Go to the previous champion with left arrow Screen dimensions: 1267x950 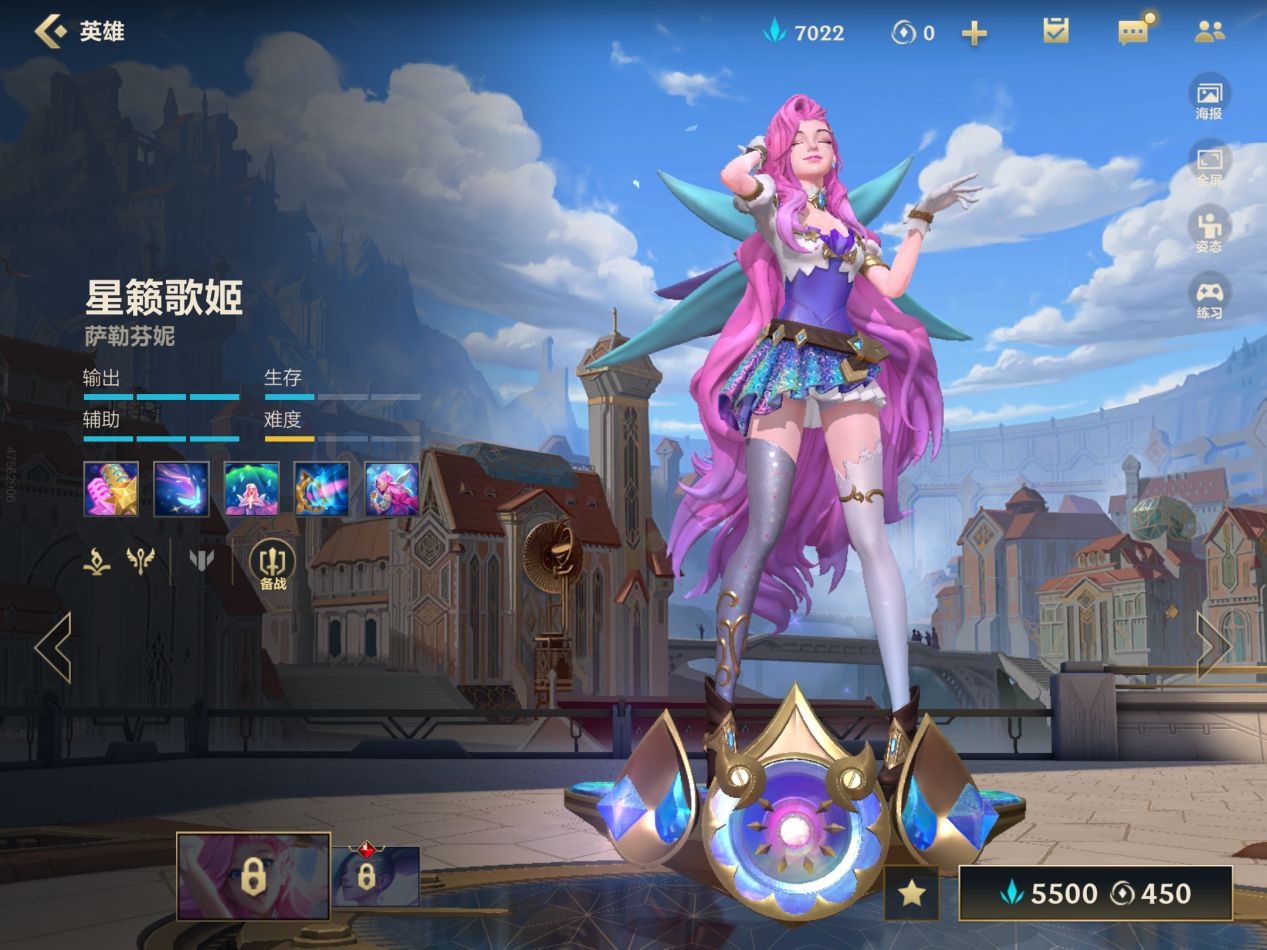pos(53,647)
